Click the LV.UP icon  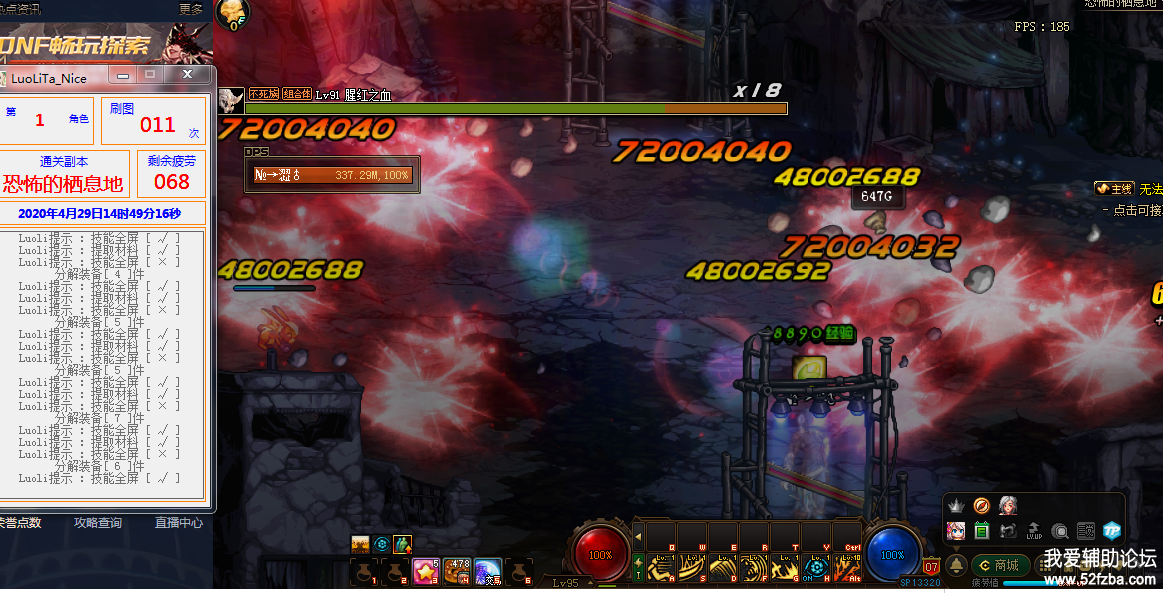tap(1034, 531)
